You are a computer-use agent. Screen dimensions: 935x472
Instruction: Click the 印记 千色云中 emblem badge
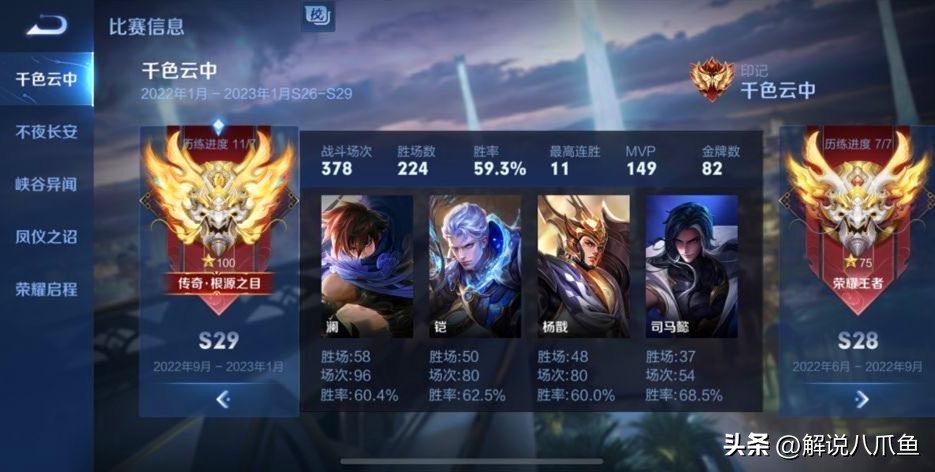[711, 79]
